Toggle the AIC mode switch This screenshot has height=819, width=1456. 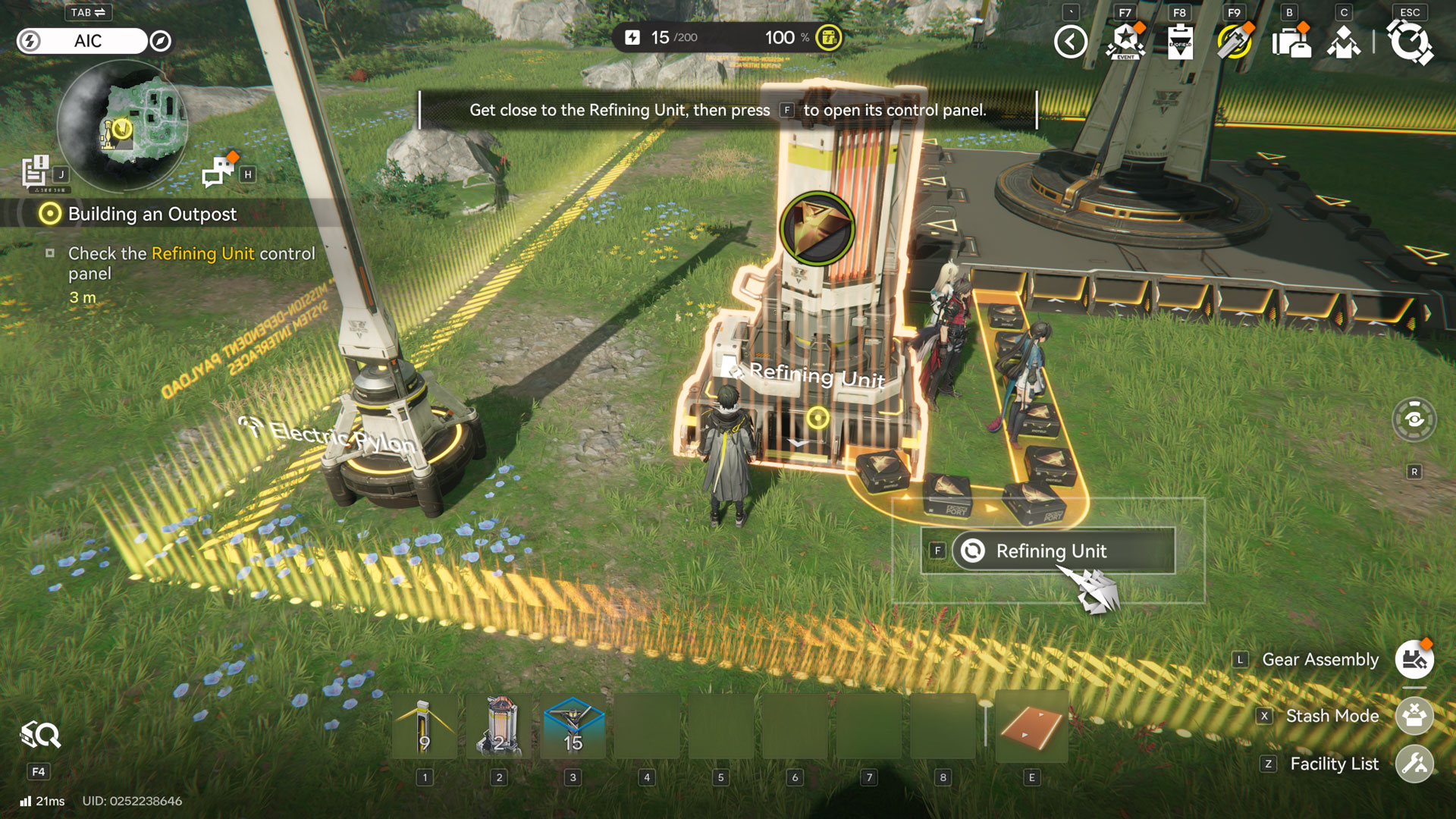coord(83,41)
